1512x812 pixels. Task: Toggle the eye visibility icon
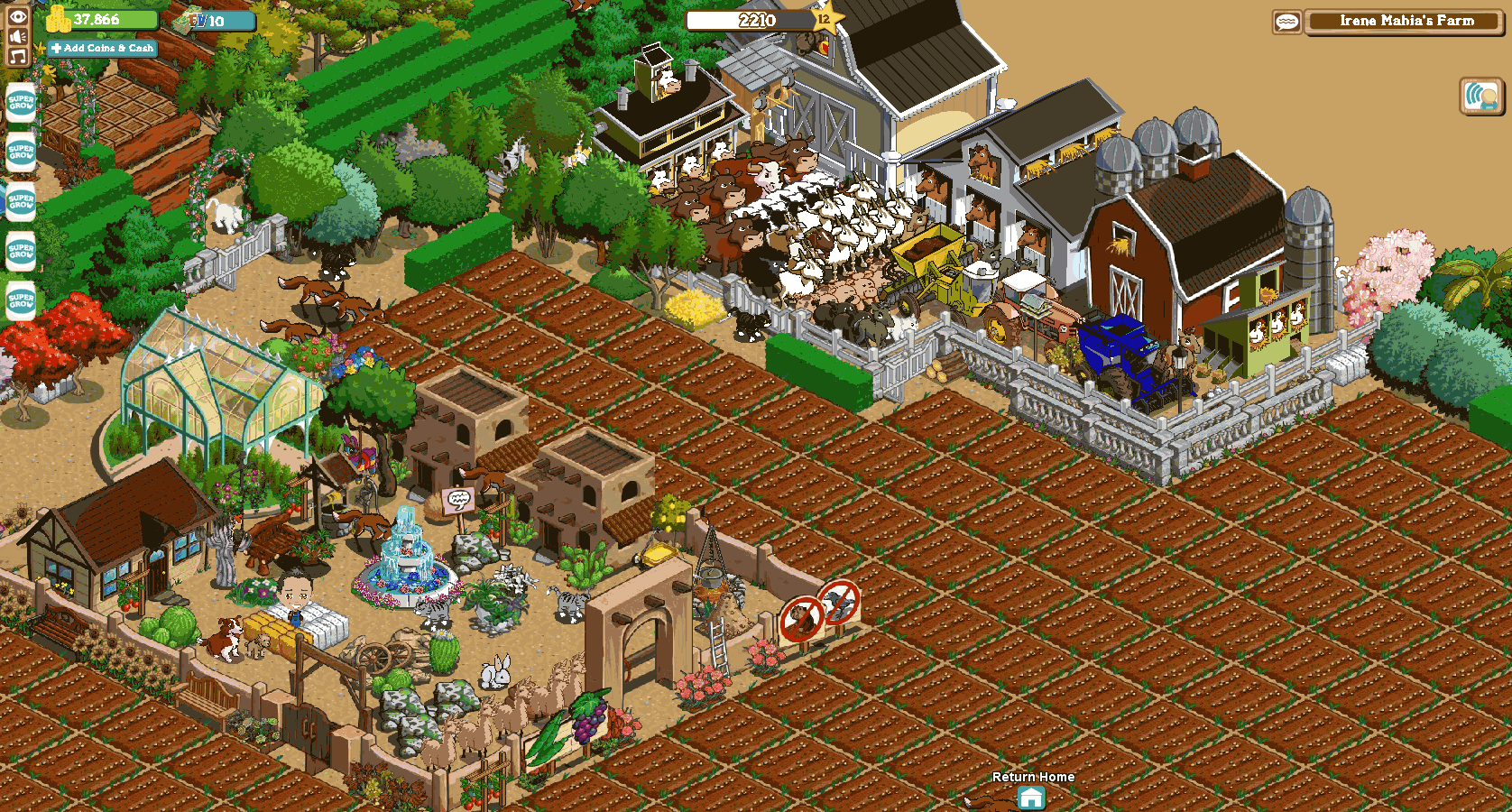tap(18, 16)
